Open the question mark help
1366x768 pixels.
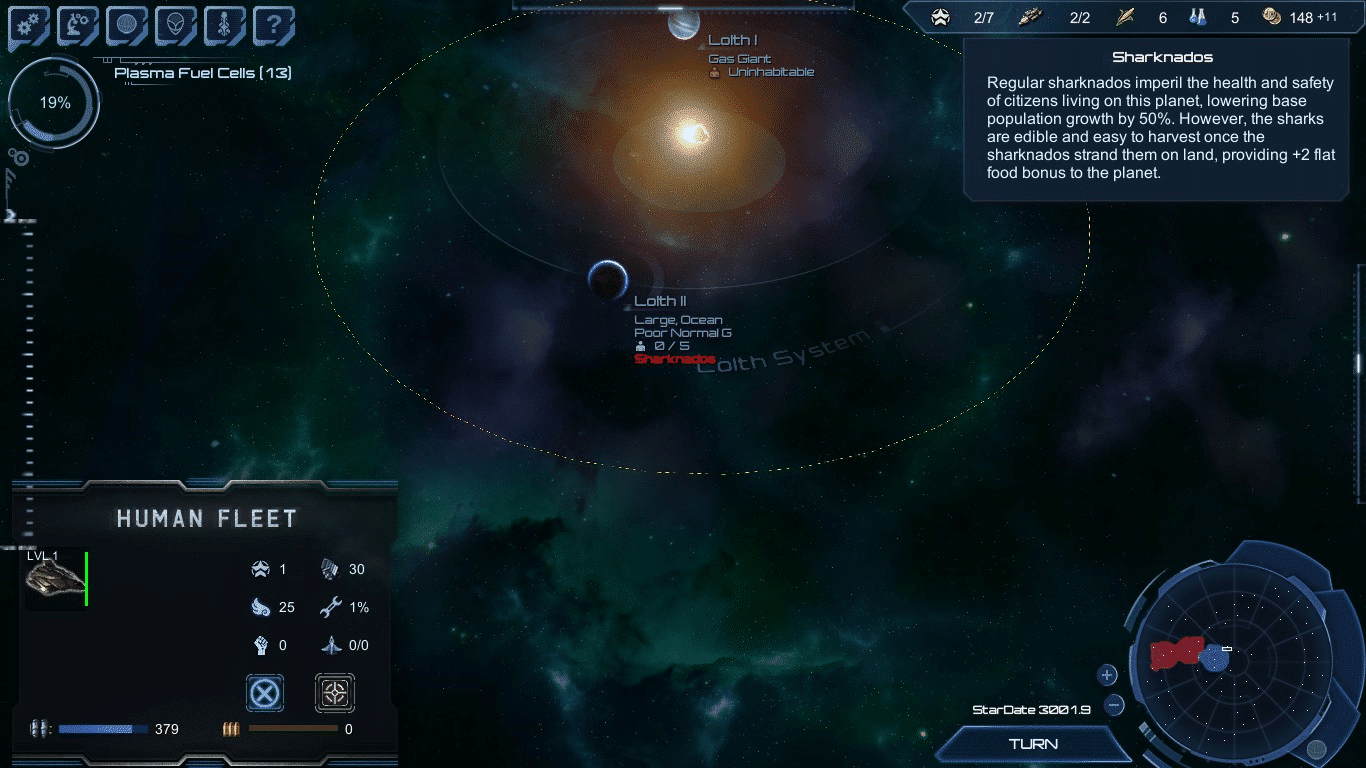pos(274,27)
